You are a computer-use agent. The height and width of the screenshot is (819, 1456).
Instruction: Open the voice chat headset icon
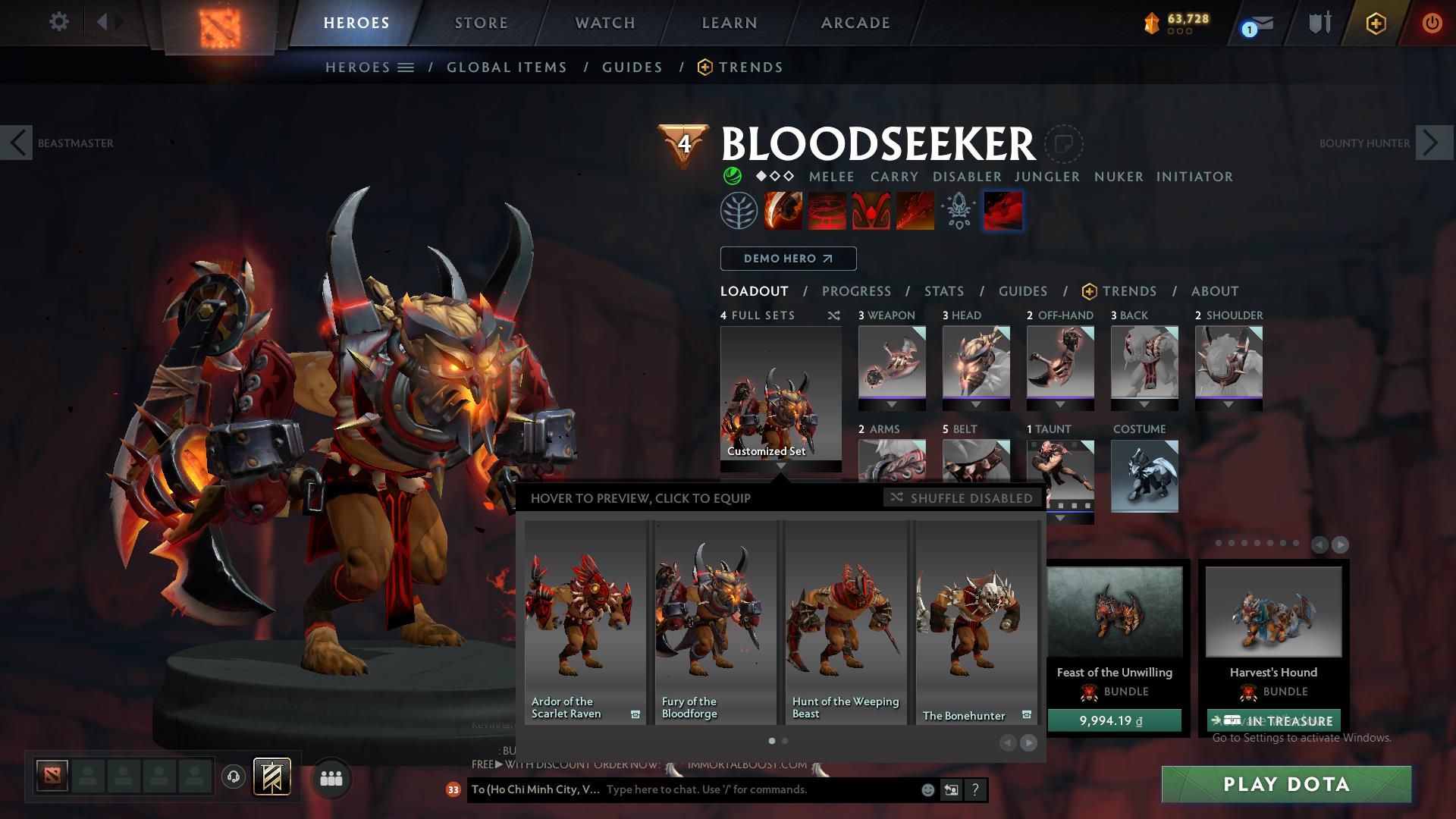pos(232,777)
